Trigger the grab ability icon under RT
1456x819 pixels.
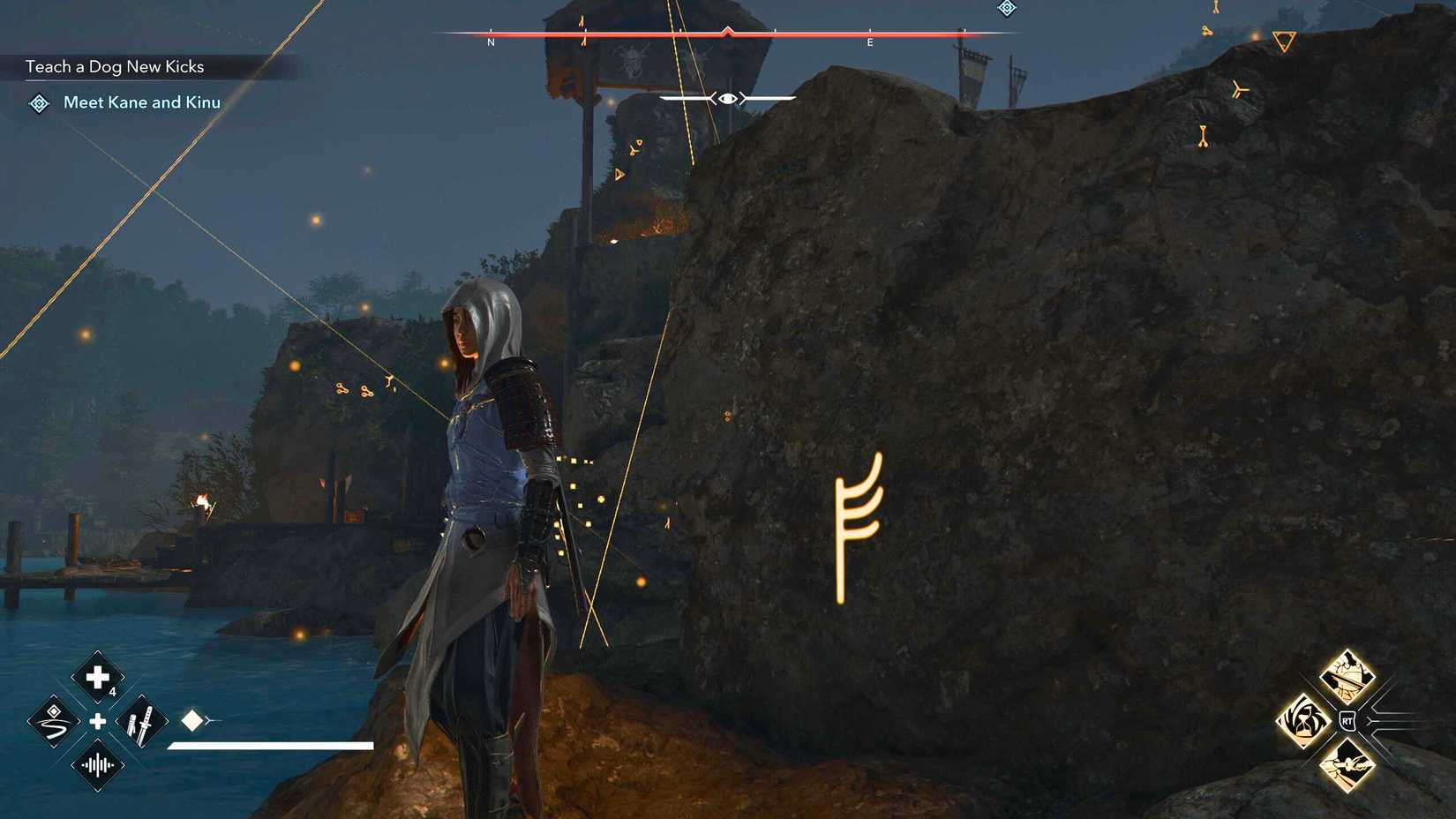(x=1347, y=766)
